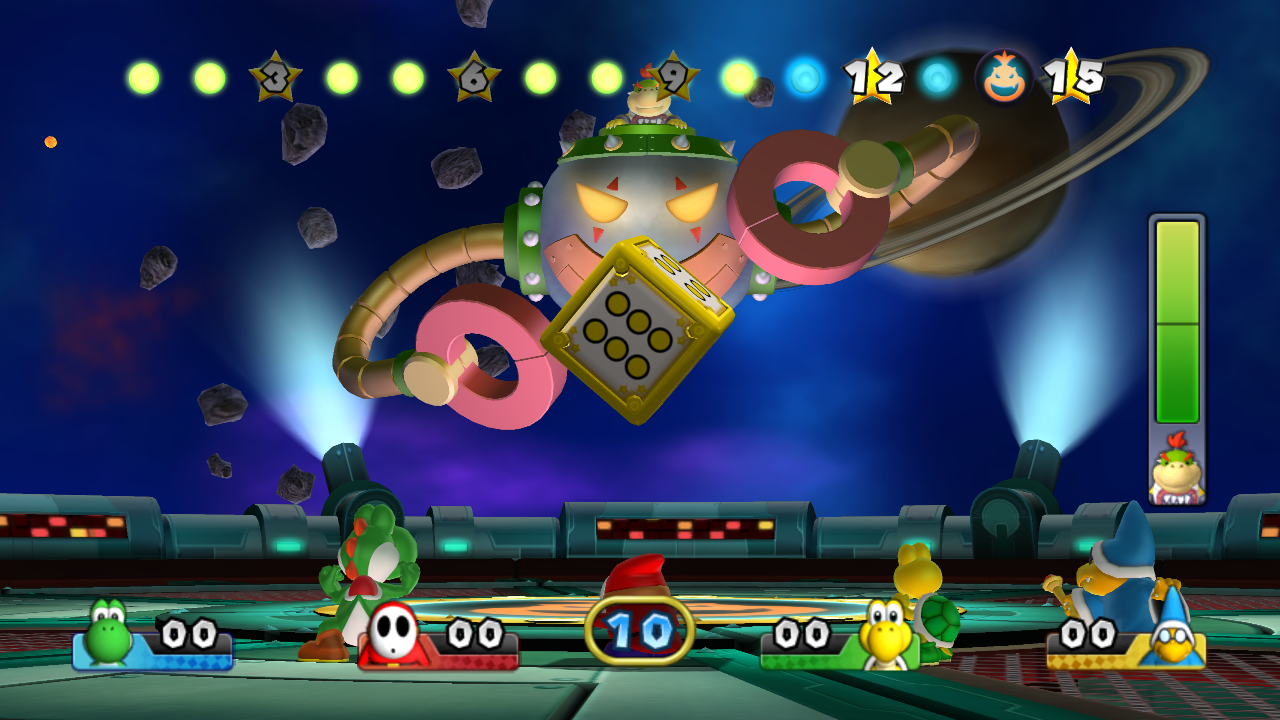Click the star marker numbered 3

click(274, 78)
